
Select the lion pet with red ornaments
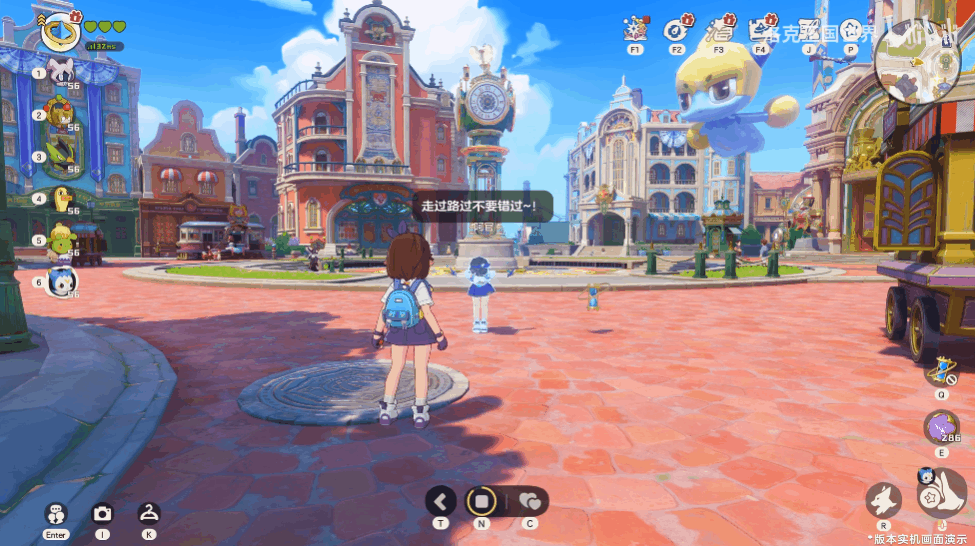click(62, 112)
